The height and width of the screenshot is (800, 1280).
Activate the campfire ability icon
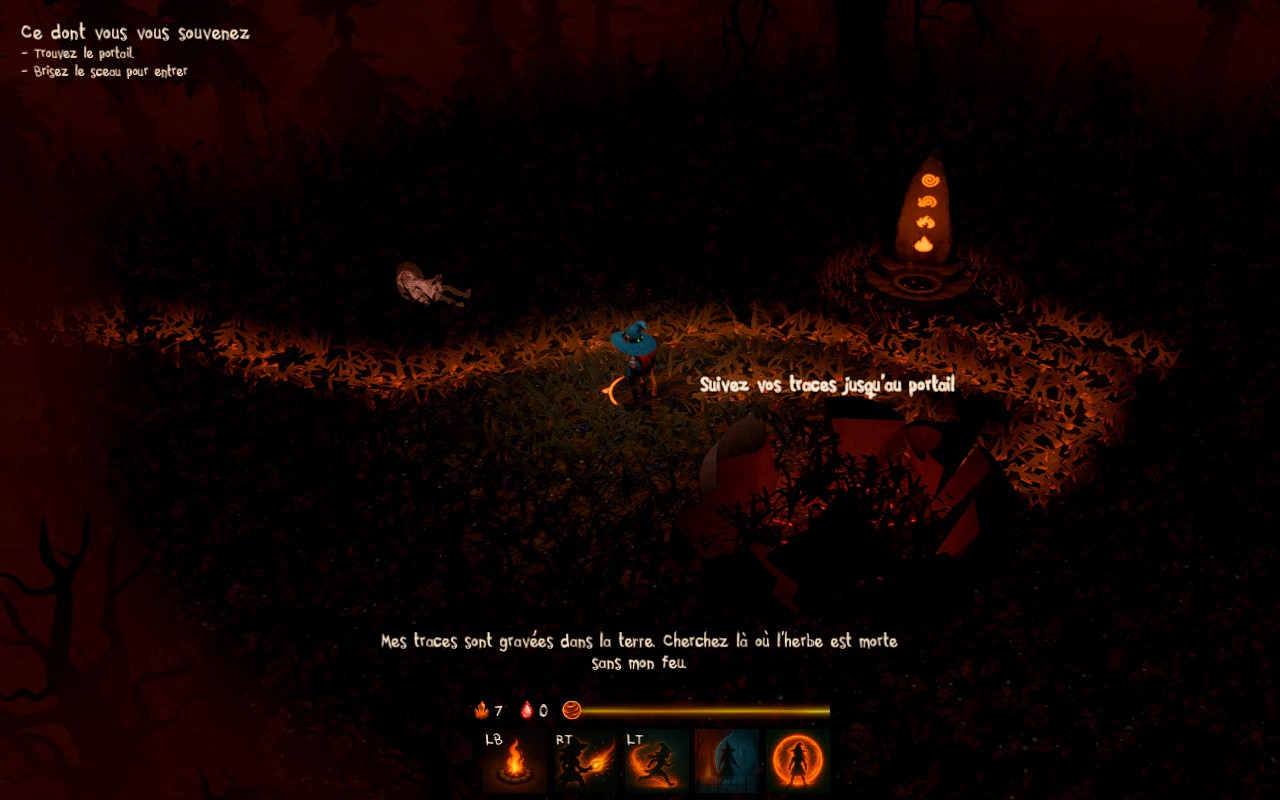click(515, 761)
